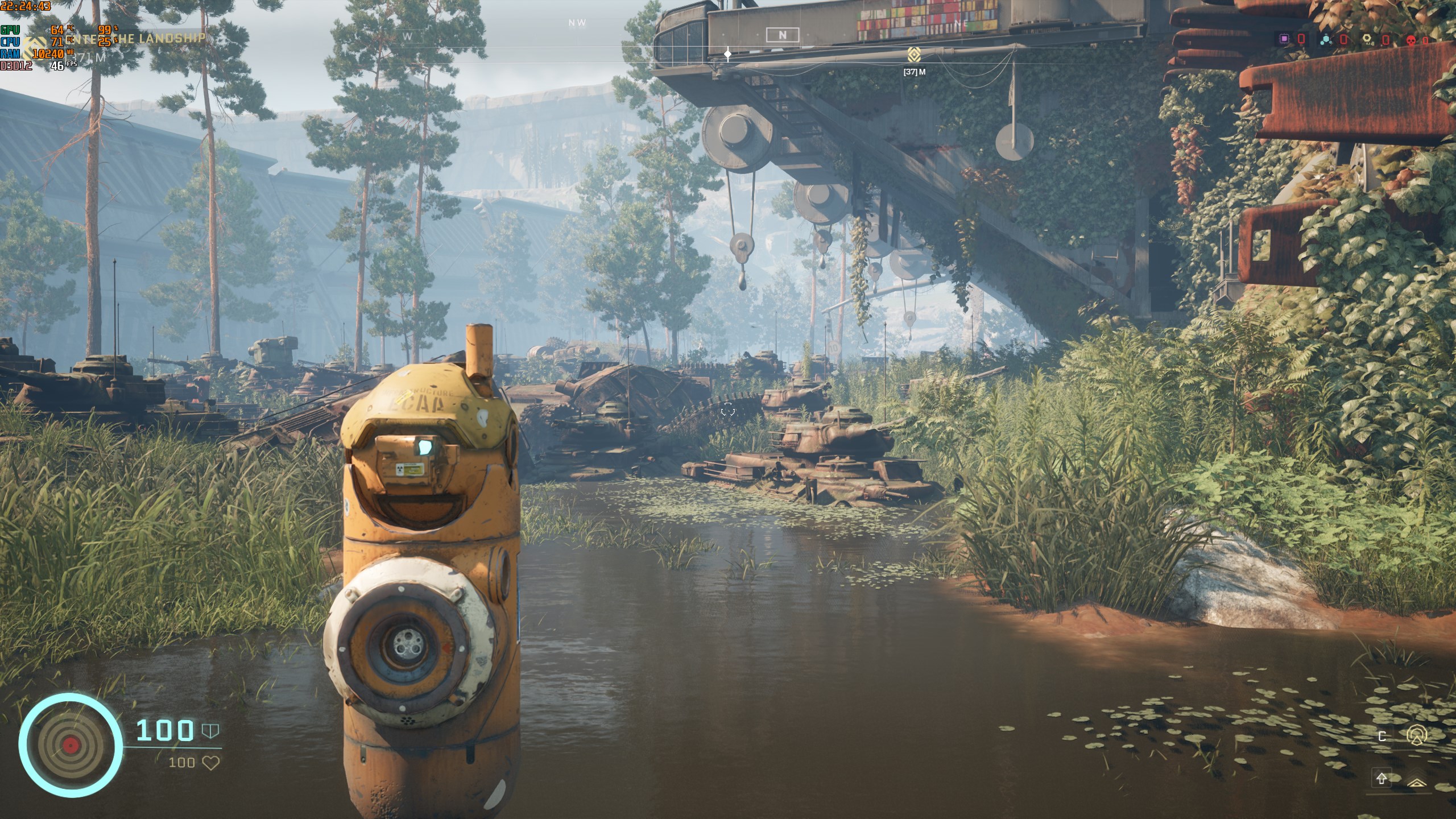Click the N heading box on the compass

coord(782,35)
